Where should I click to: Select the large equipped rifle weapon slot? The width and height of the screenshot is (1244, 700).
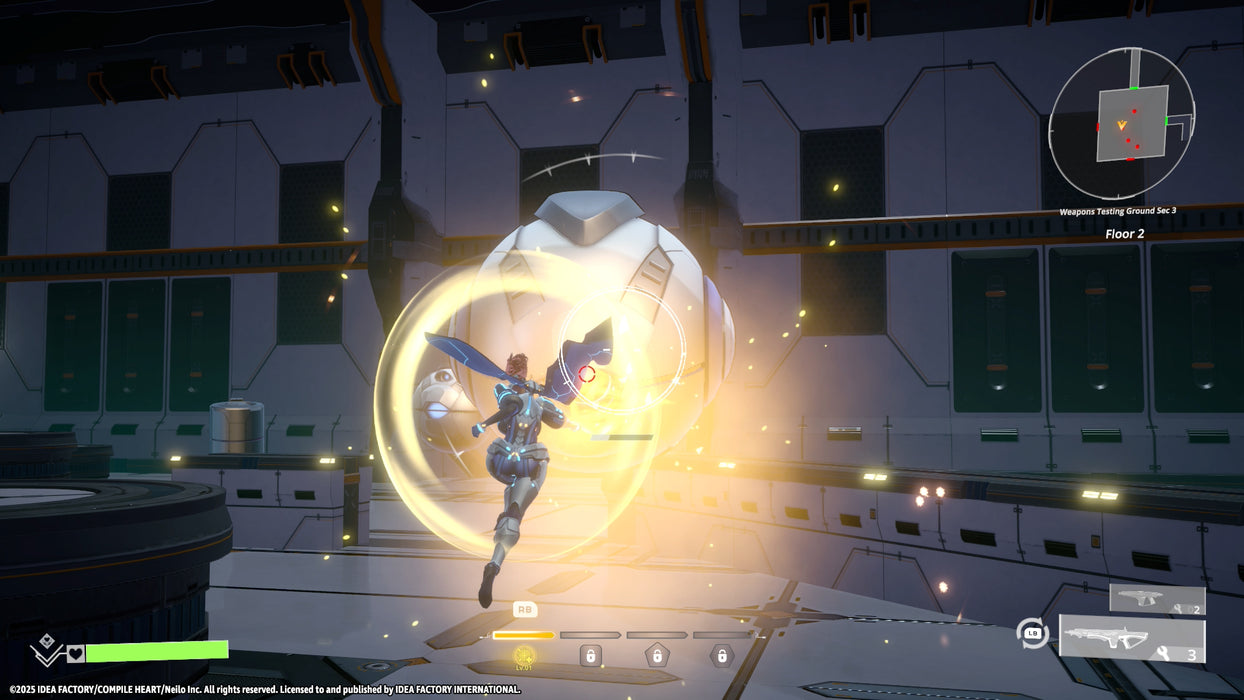click(x=1132, y=640)
